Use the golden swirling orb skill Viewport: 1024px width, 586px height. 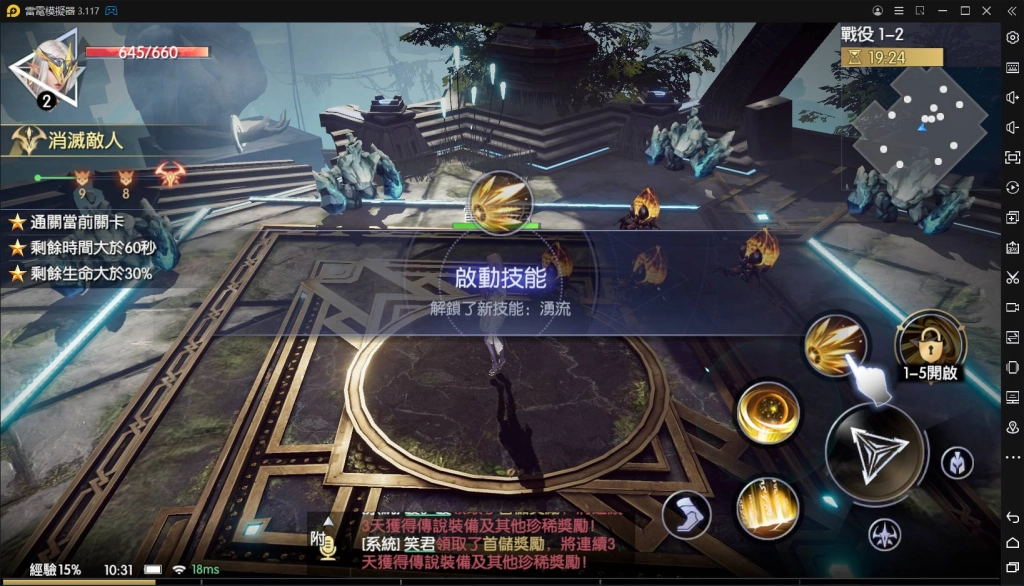(767, 412)
